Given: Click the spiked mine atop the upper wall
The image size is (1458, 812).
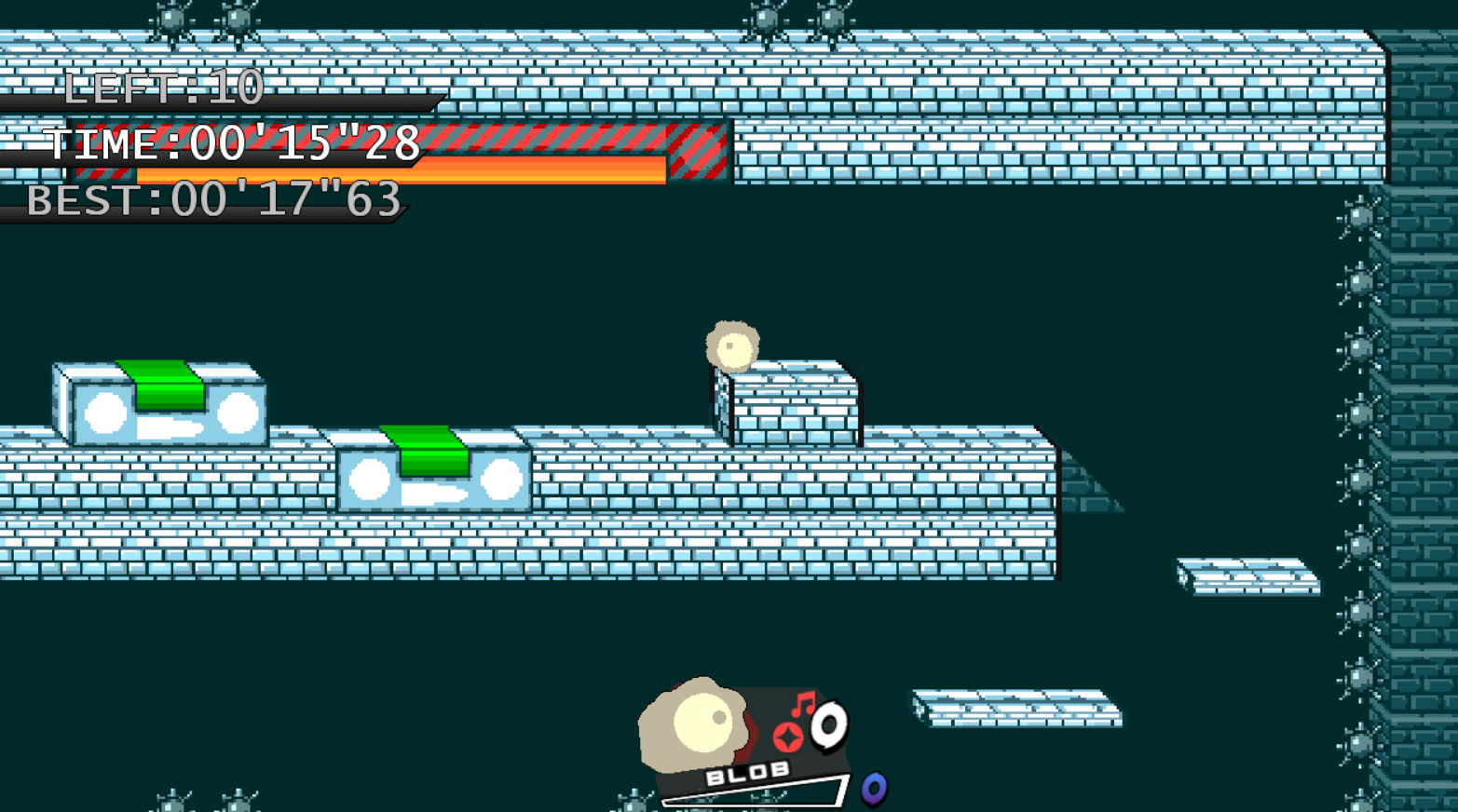Looking at the screenshot, I should [x=766, y=17].
